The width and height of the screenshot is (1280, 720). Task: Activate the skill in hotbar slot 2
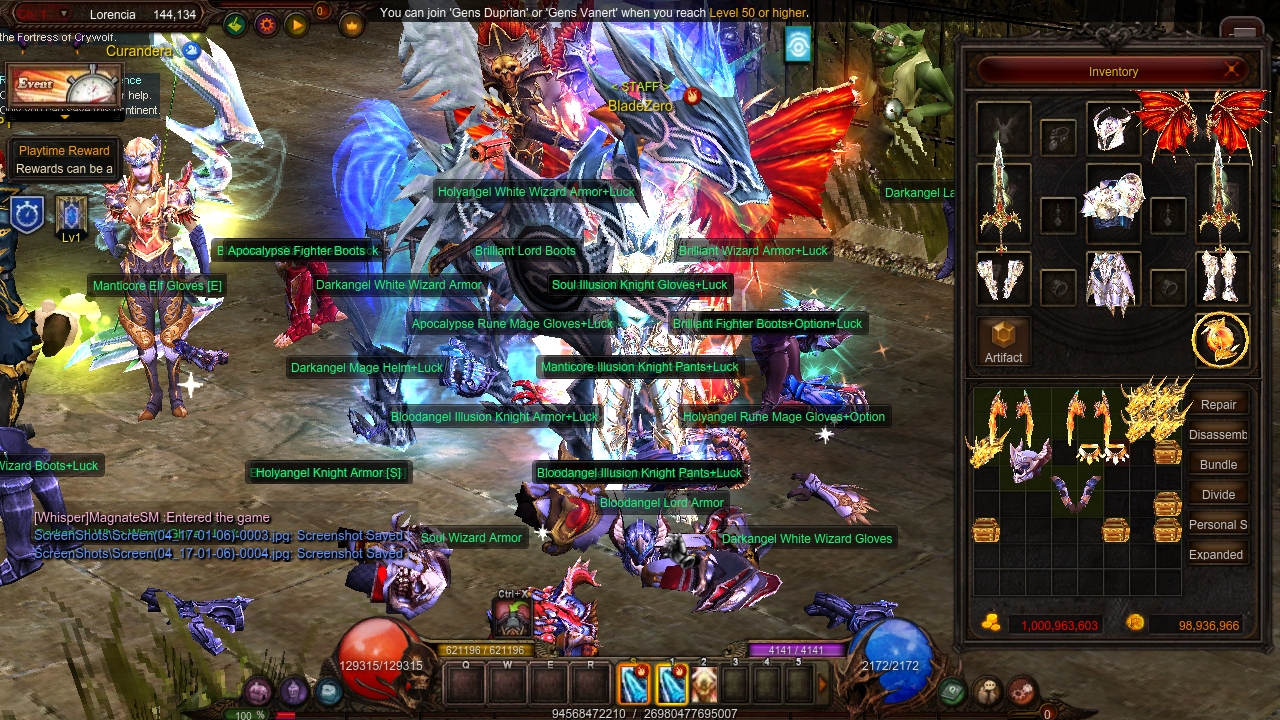(703, 683)
